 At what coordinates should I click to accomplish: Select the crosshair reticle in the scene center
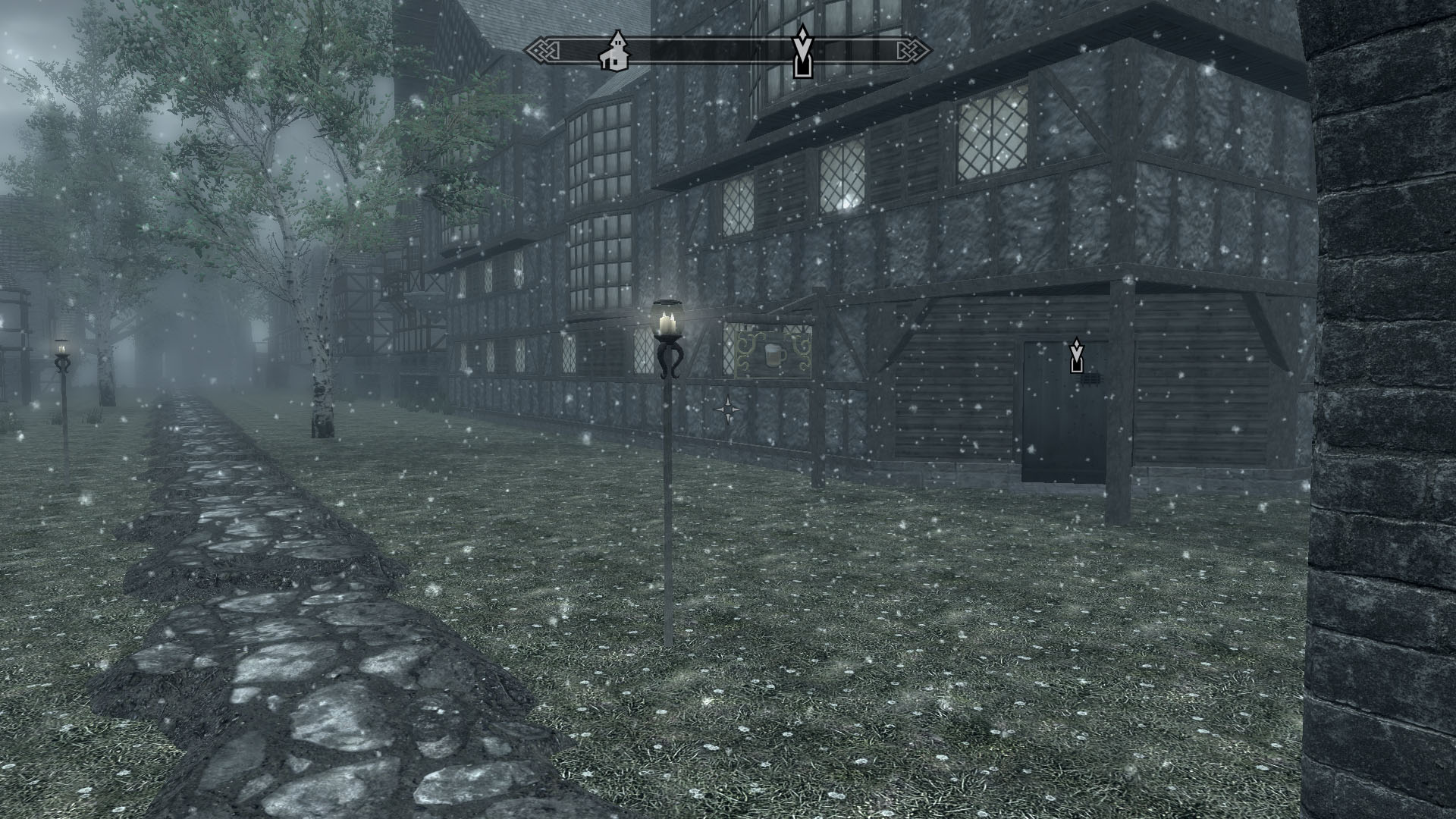pos(728,409)
